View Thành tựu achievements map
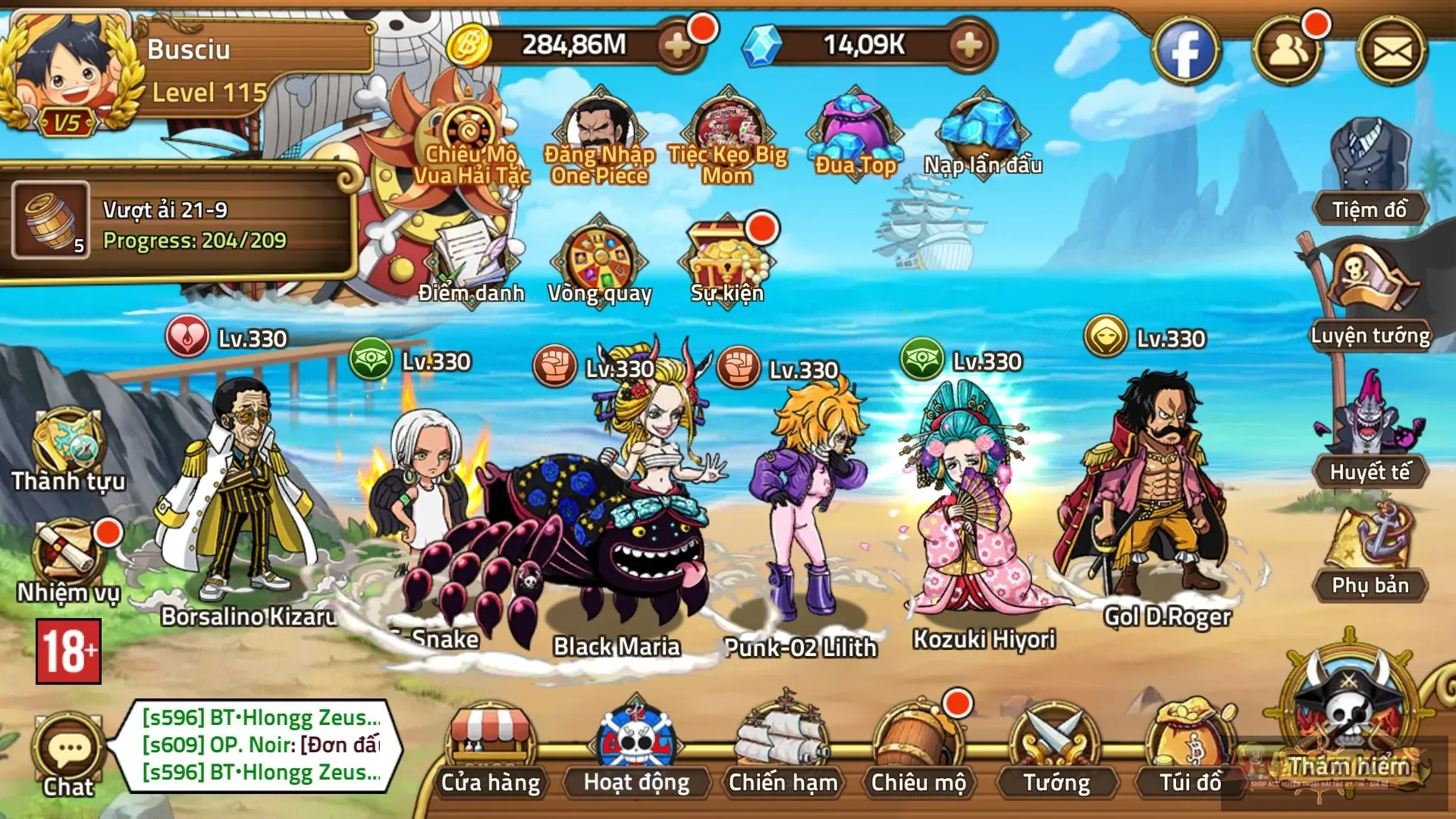Screen dimensions: 1456x819 (x=68, y=447)
